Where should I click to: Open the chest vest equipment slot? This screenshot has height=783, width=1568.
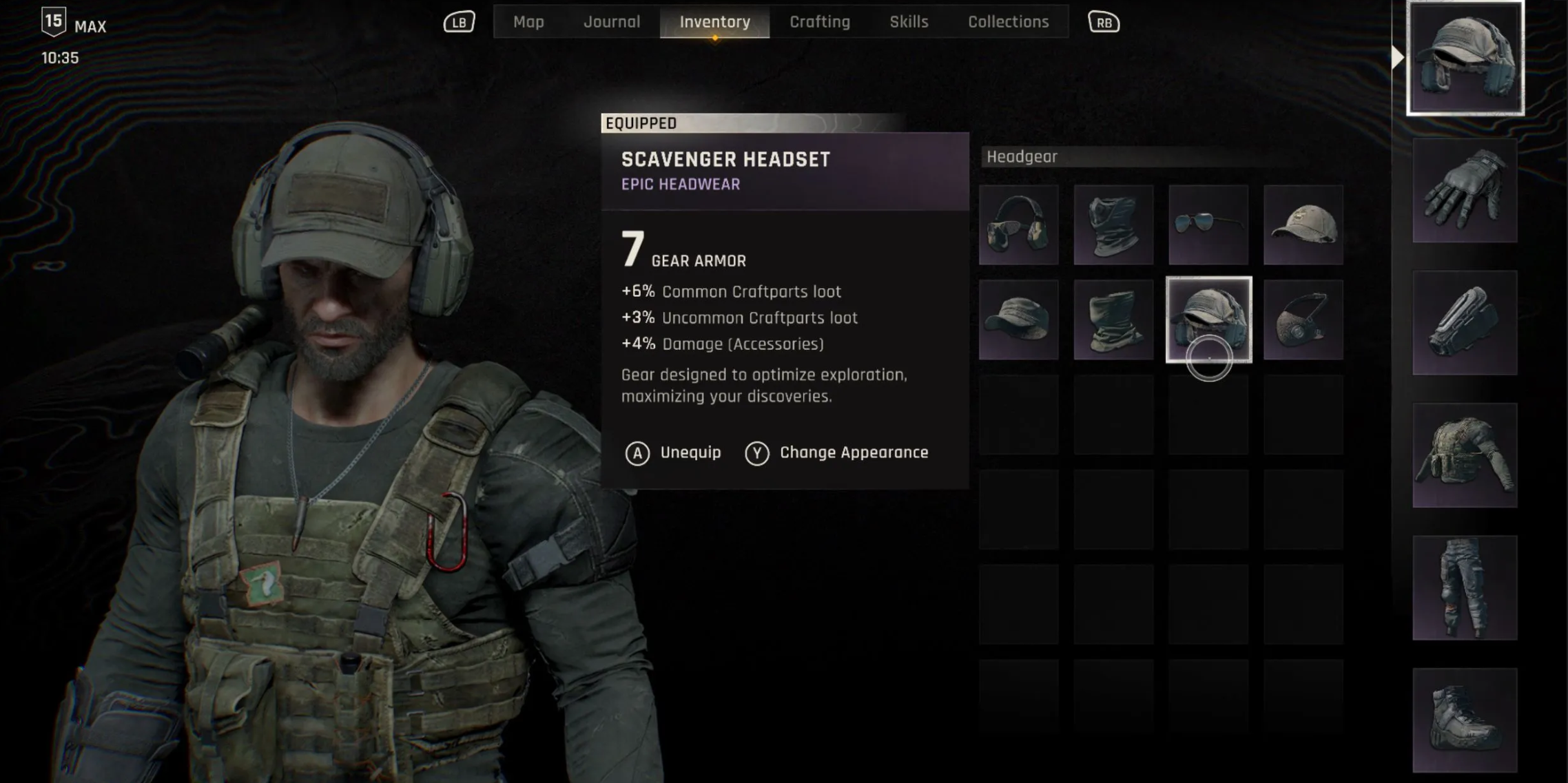[1465, 455]
